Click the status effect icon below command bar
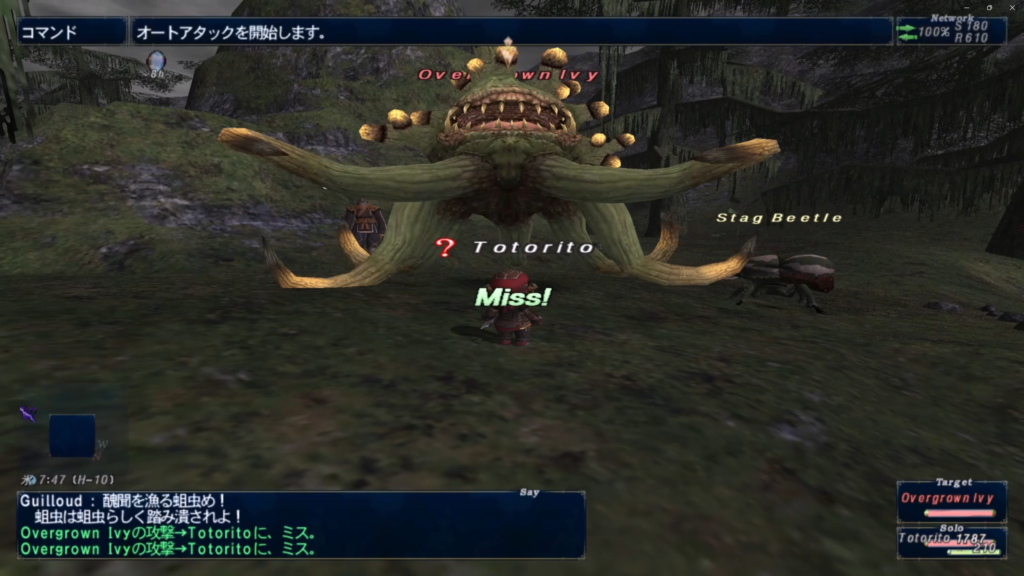This screenshot has width=1024, height=576. point(156,64)
